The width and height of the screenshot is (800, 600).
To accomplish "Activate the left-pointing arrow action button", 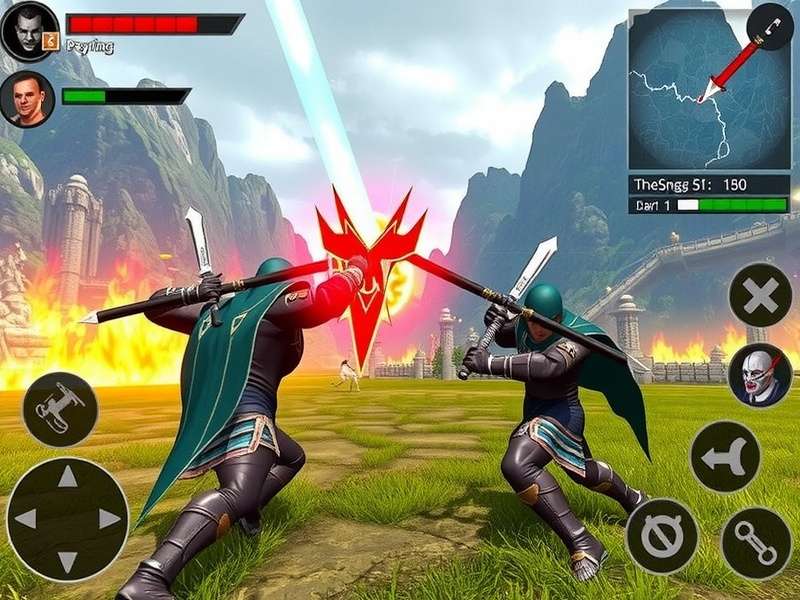I will 725,456.
